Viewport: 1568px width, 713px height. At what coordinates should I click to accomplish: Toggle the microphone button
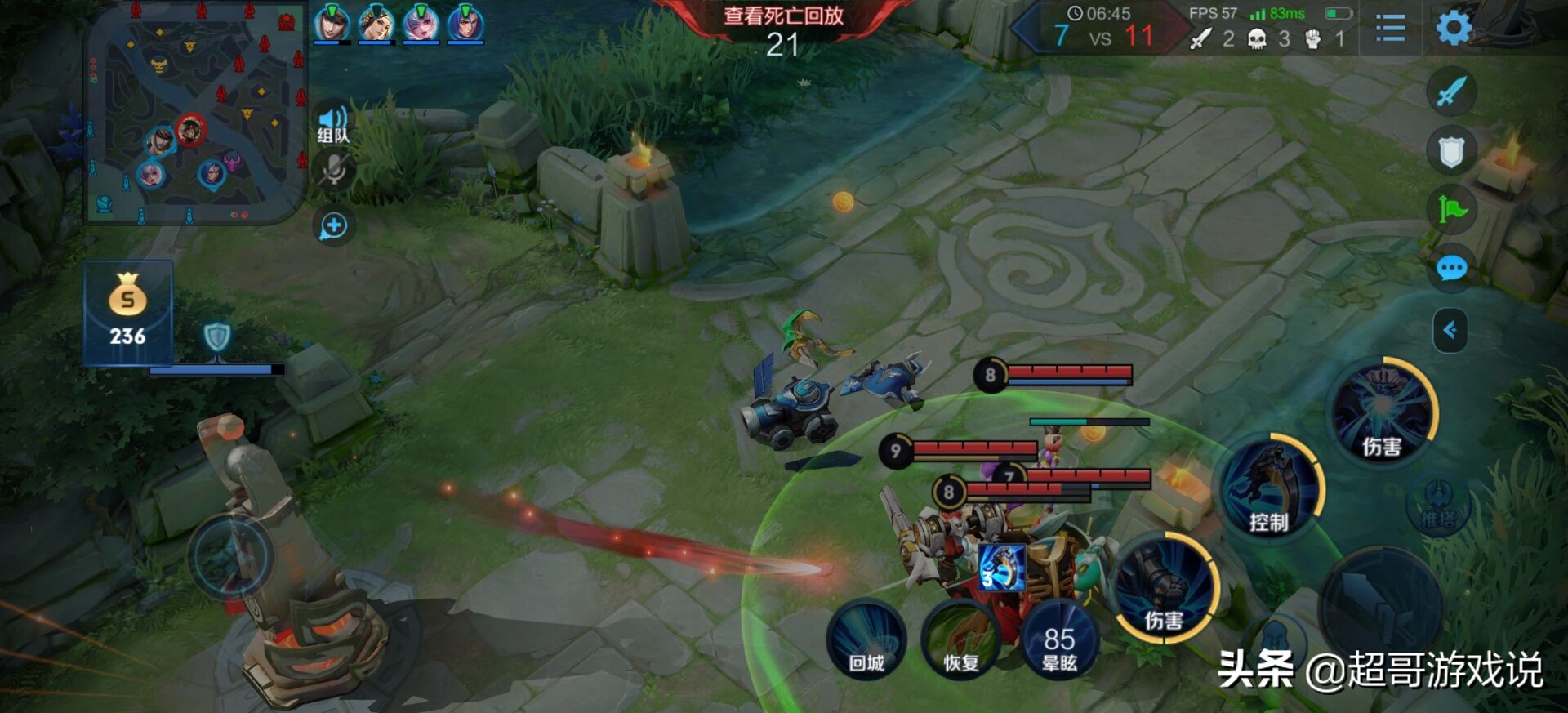pyautogui.click(x=333, y=171)
